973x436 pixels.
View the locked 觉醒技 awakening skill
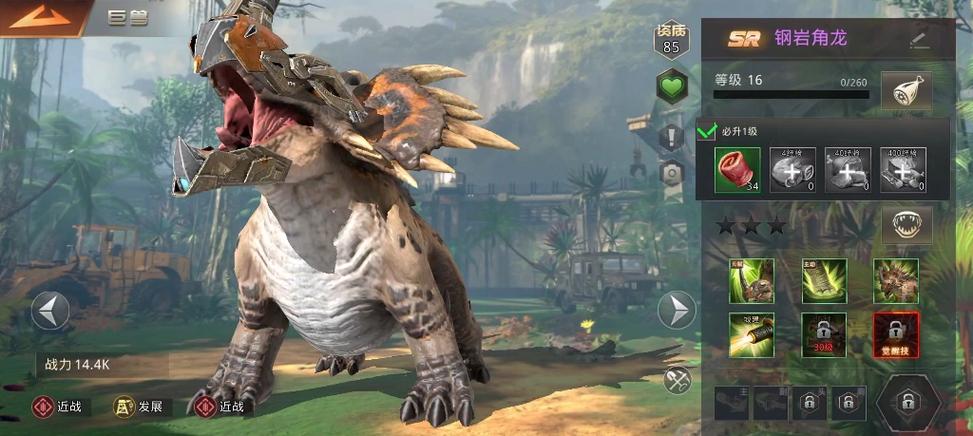click(895, 335)
